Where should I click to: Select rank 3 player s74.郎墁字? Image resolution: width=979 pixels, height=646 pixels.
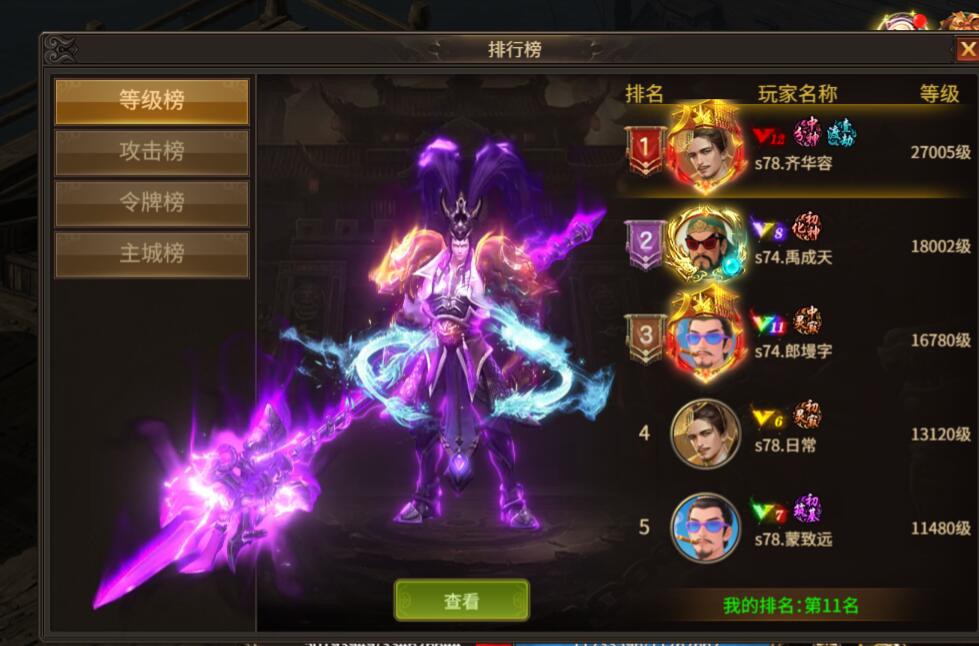(x=795, y=338)
